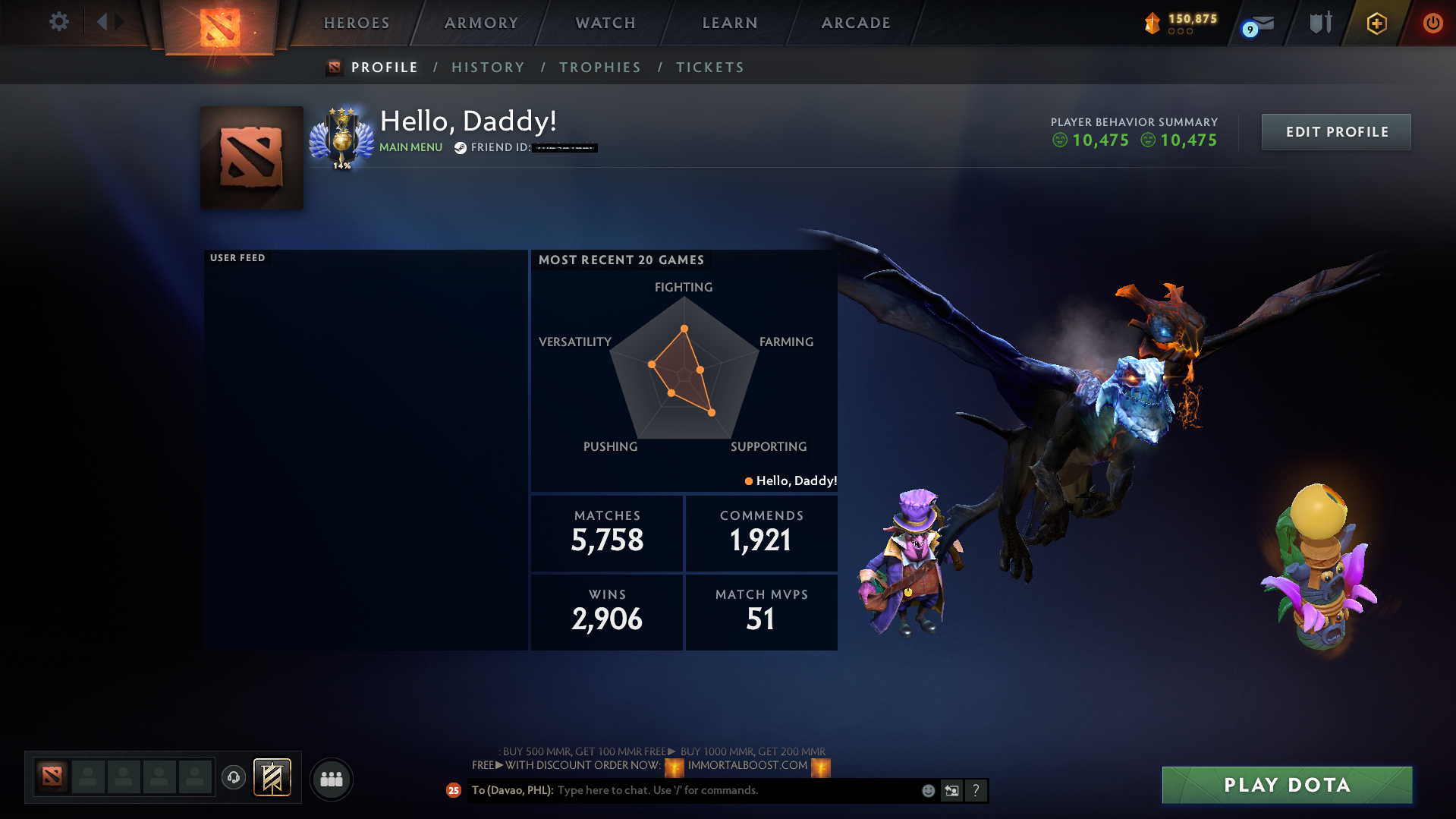The width and height of the screenshot is (1456, 819).
Task: Open the Settings gear icon
Action: point(59,22)
